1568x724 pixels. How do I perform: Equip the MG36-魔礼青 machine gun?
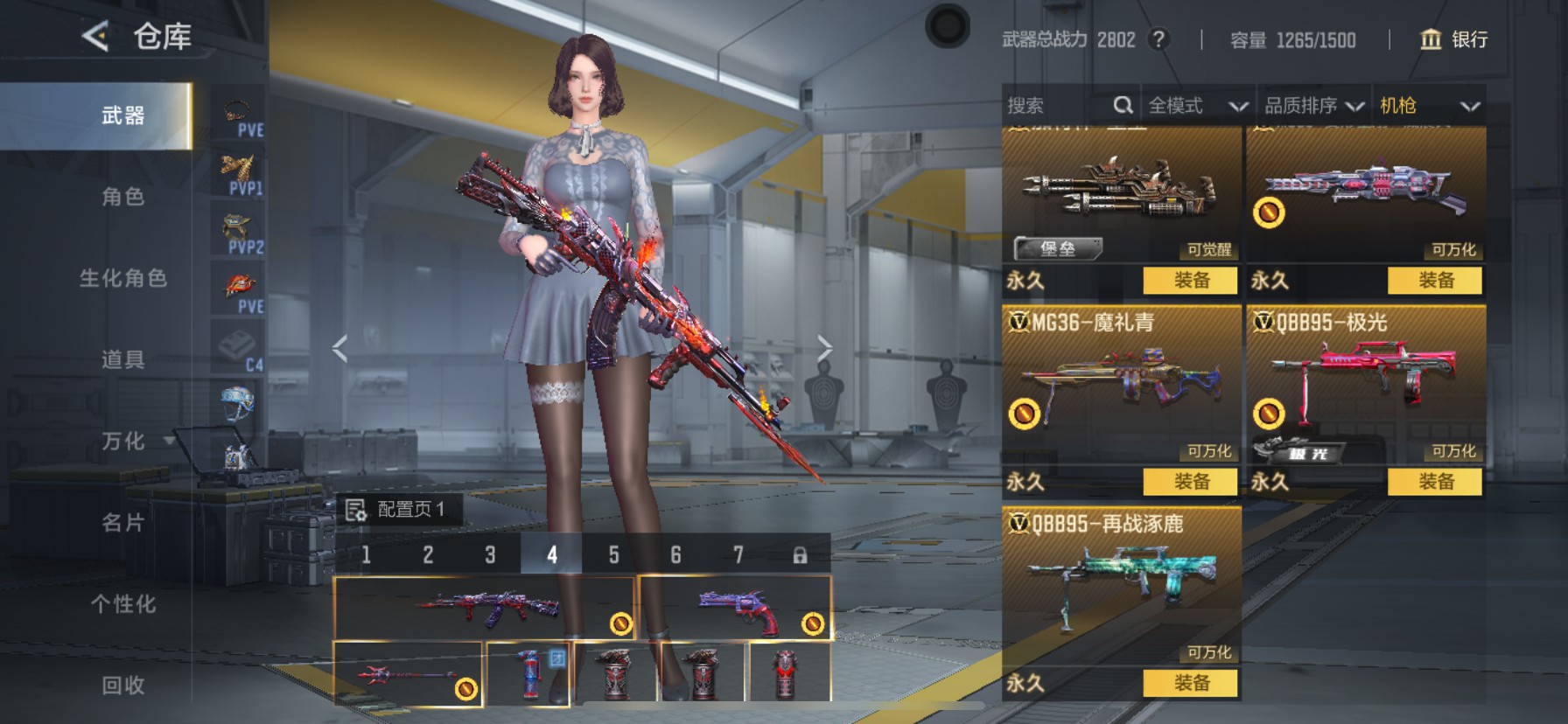[x=1191, y=482]
